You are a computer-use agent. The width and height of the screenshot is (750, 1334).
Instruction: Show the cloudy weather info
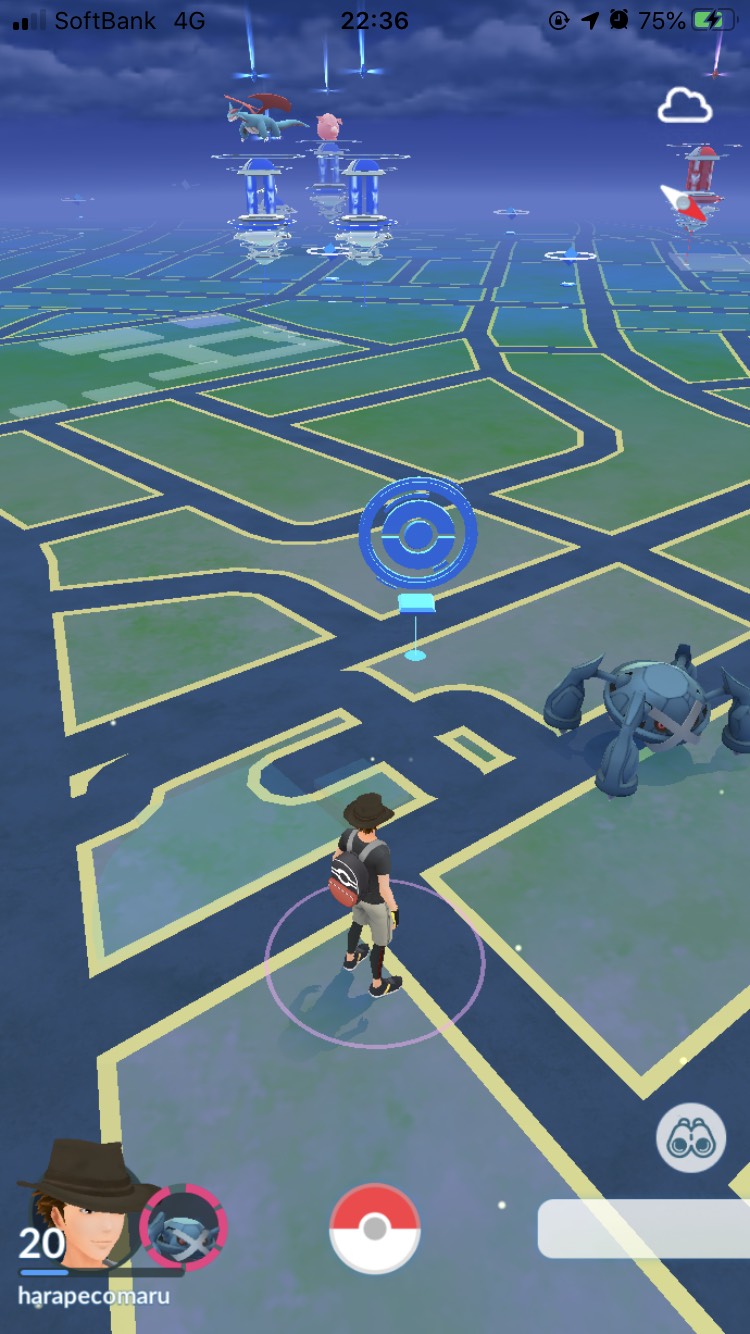tap(685, 104)
